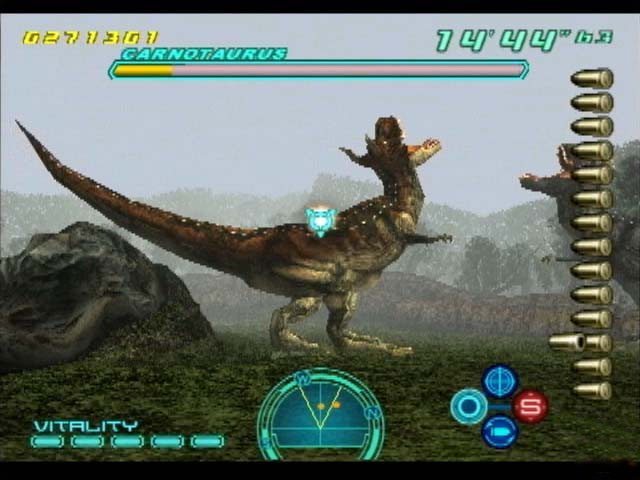Click the radar minimap
The image size is (640, 480).
(x=320, y=412)
